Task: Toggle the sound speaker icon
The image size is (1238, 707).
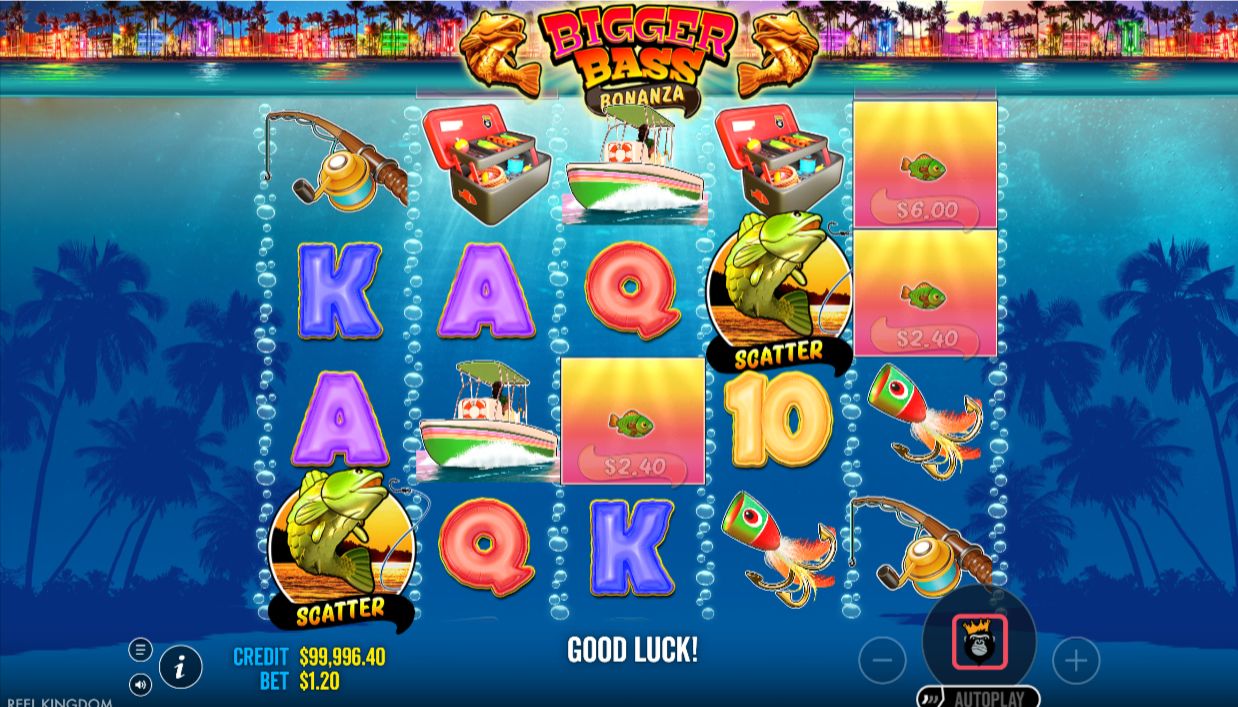Action: 140,685
